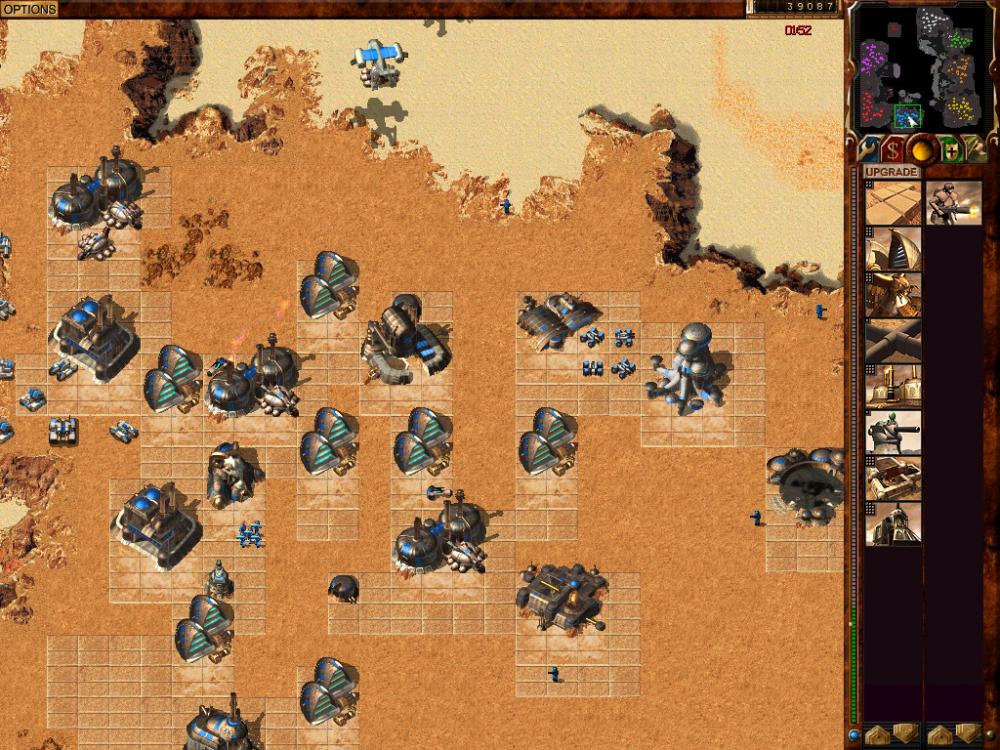Choose the gun turret build icon

[893, 431]
